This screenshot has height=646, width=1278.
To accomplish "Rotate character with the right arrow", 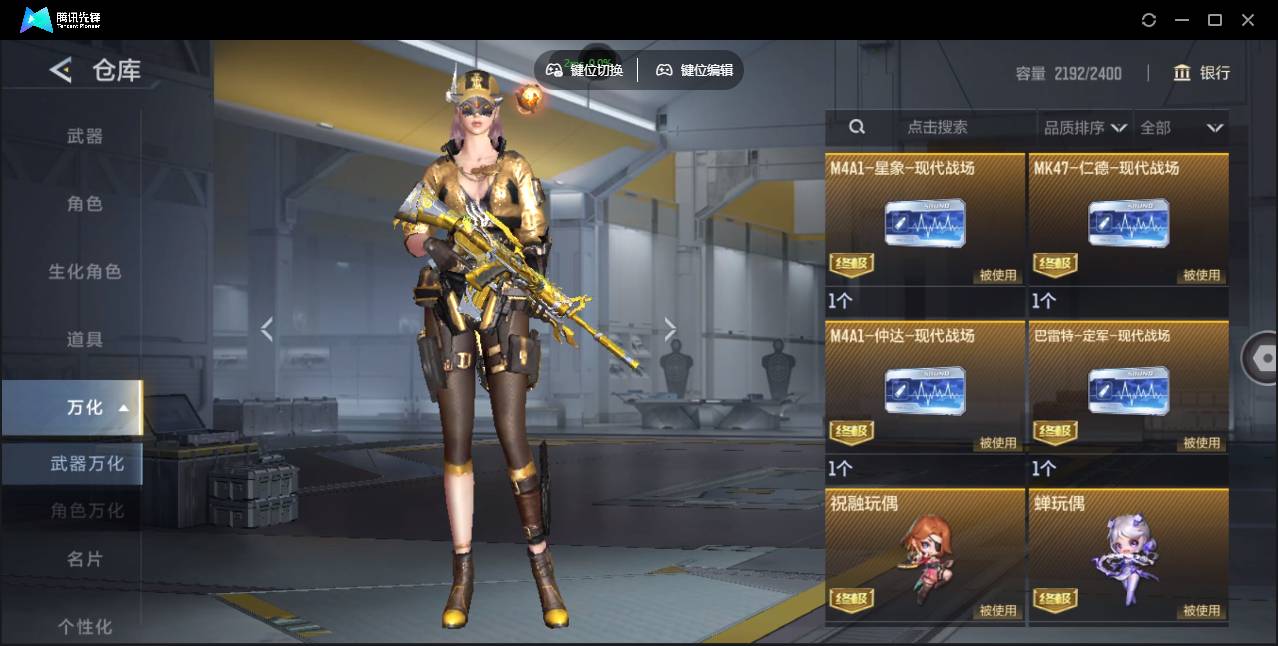I will point(670,329).
